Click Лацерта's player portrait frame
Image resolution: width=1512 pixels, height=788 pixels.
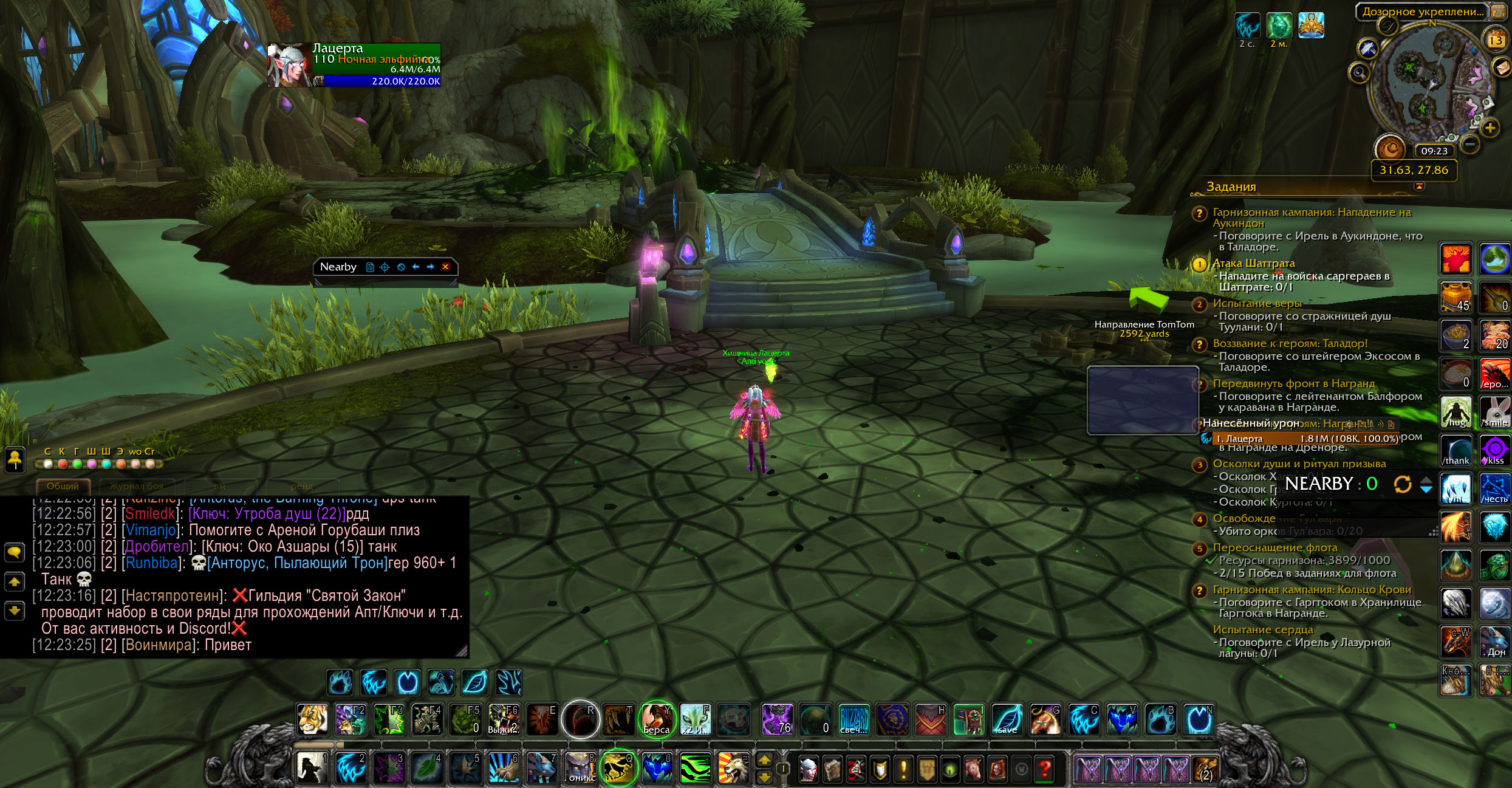(289, 65)
